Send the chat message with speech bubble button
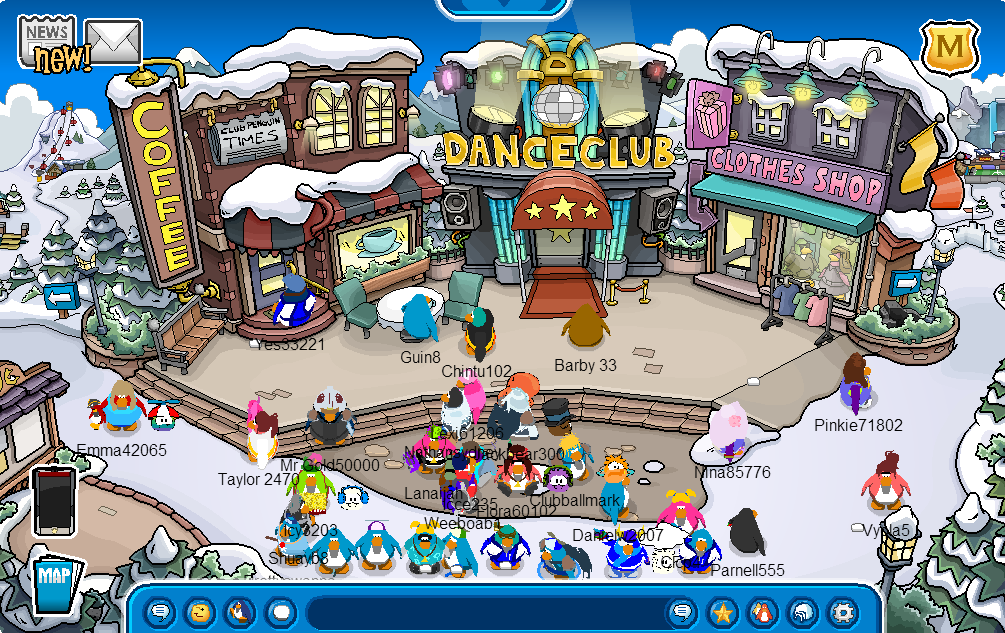 coord(682,612)
